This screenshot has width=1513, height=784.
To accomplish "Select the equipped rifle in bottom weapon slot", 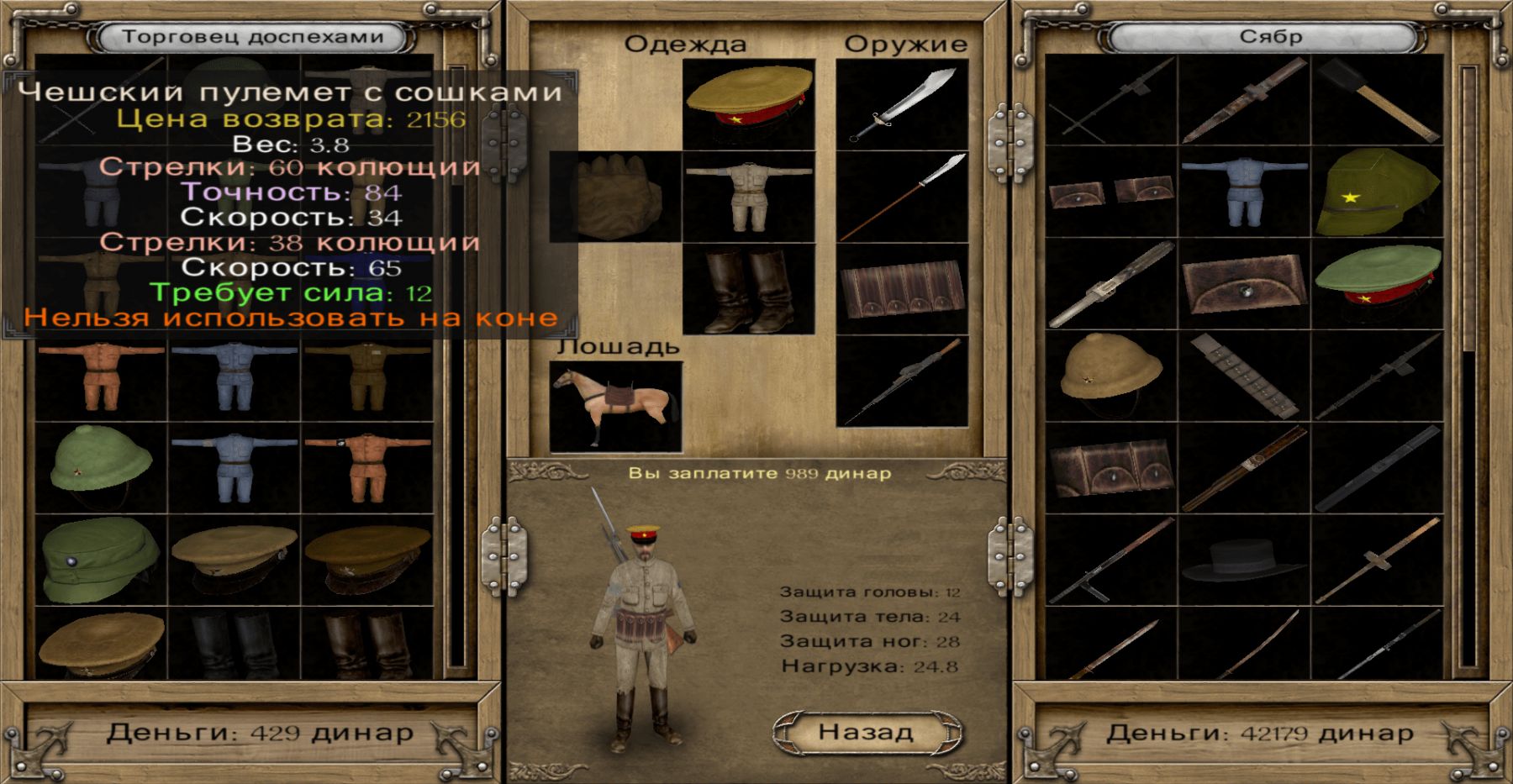I will point(903,382).
